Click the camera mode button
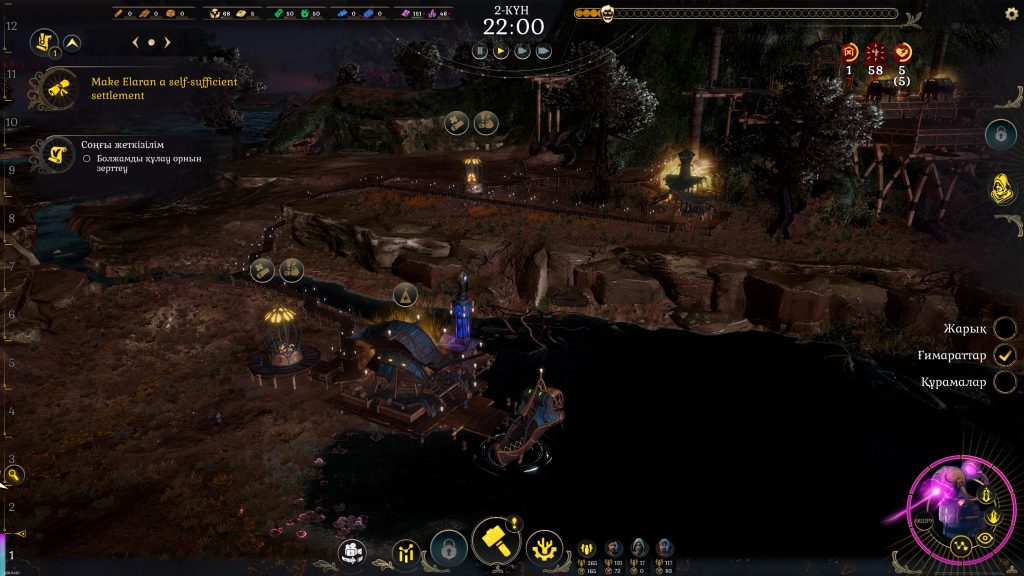Screen dimensions: 1024x576 click(352, 550)
